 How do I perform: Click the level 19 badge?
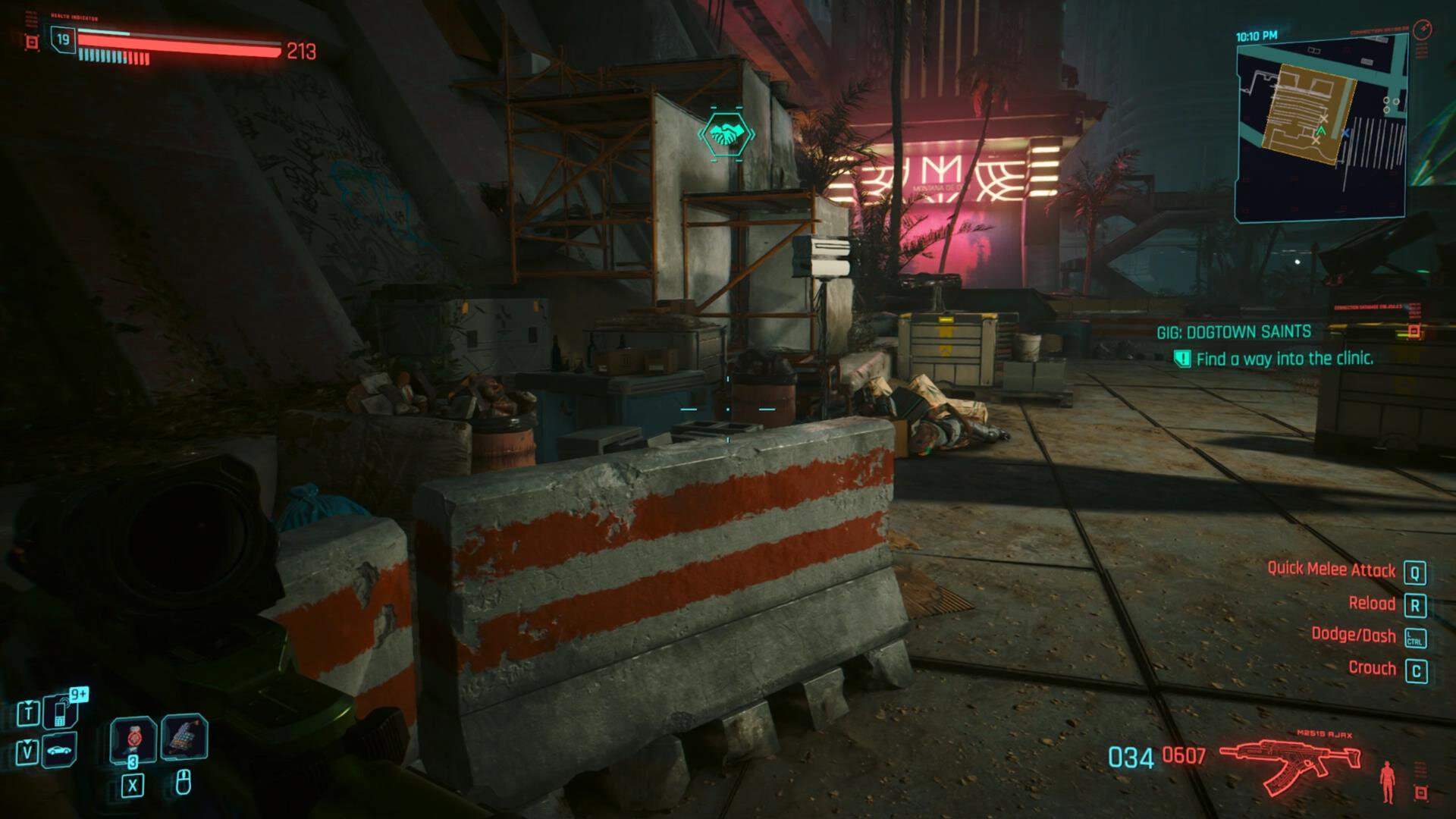(63, 39)
